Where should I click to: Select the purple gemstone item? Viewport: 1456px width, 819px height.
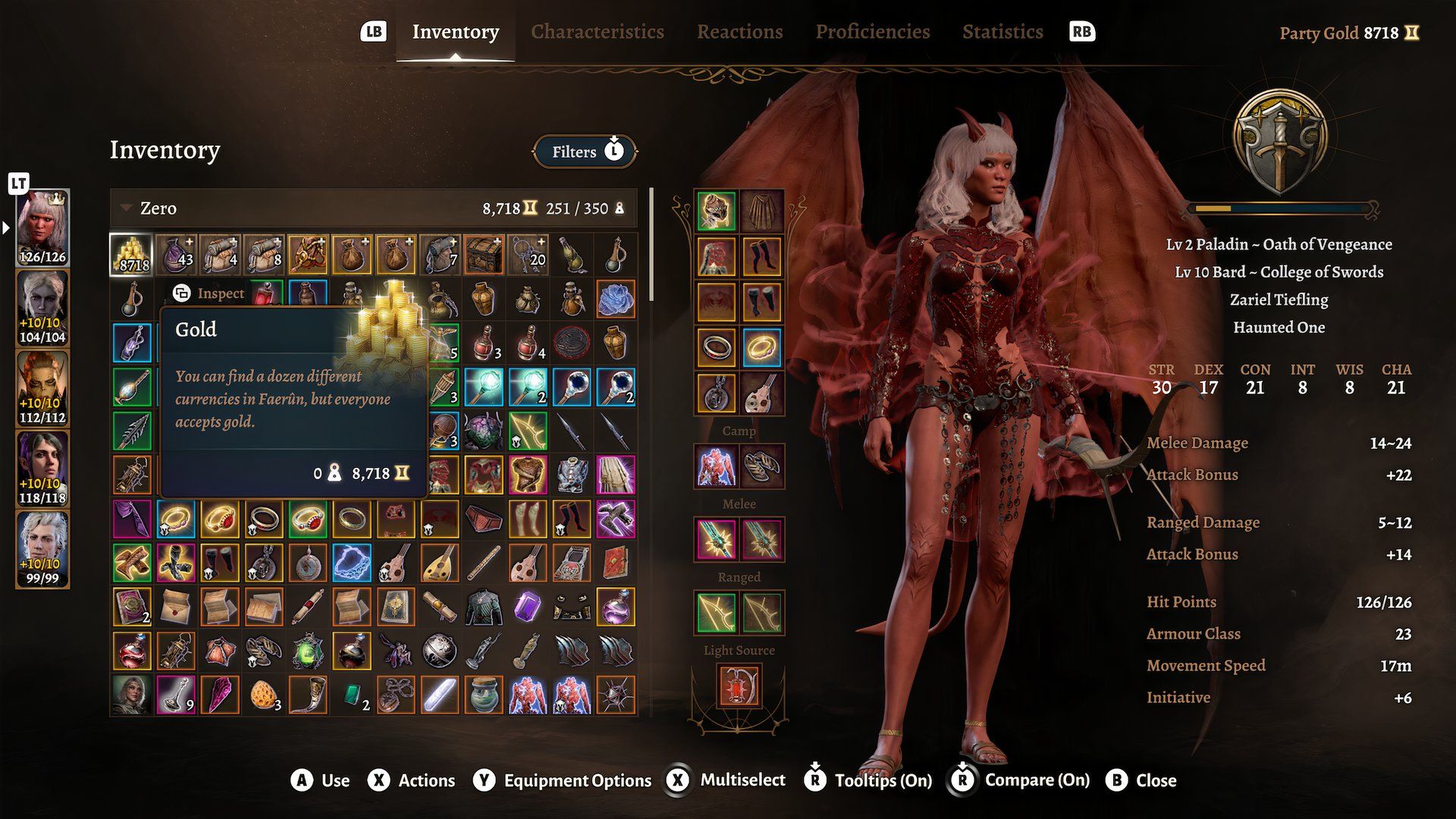(x=527, y=607)
